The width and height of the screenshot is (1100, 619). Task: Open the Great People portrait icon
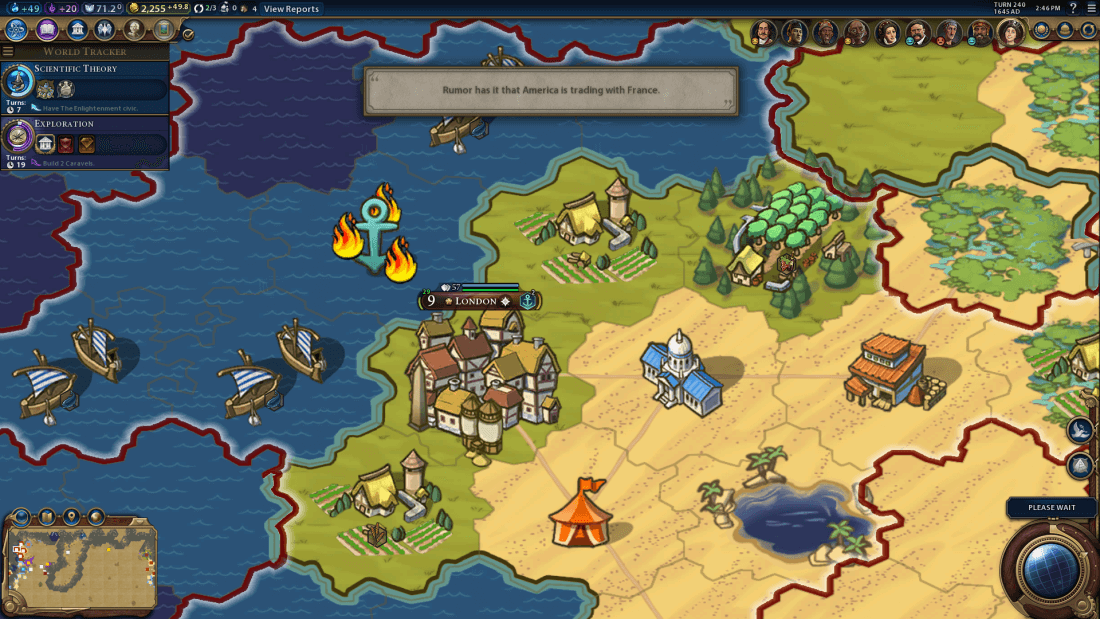(133, 30)
